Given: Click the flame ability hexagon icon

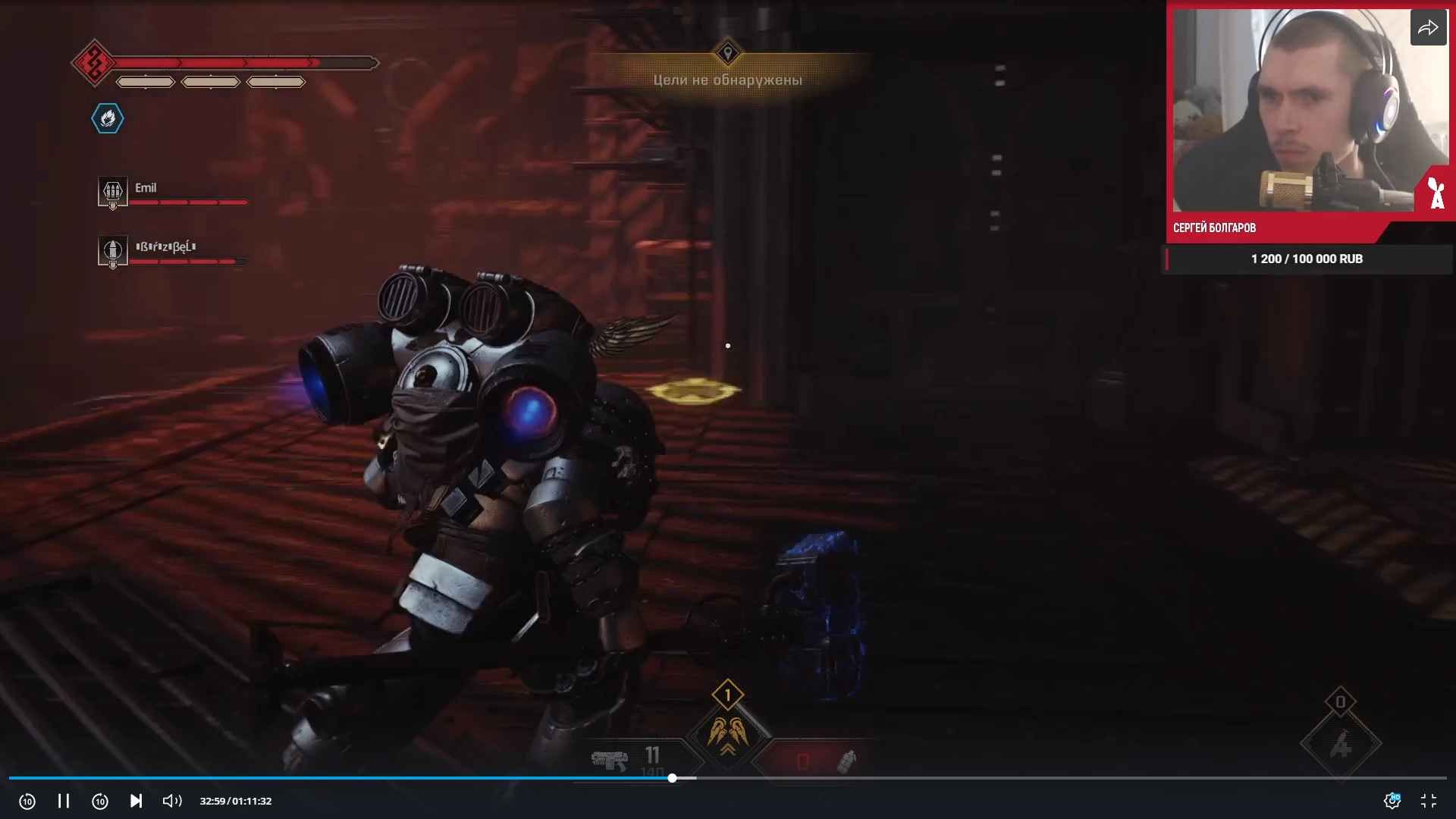Looking at the screenshot, I should tap(108, 119).
